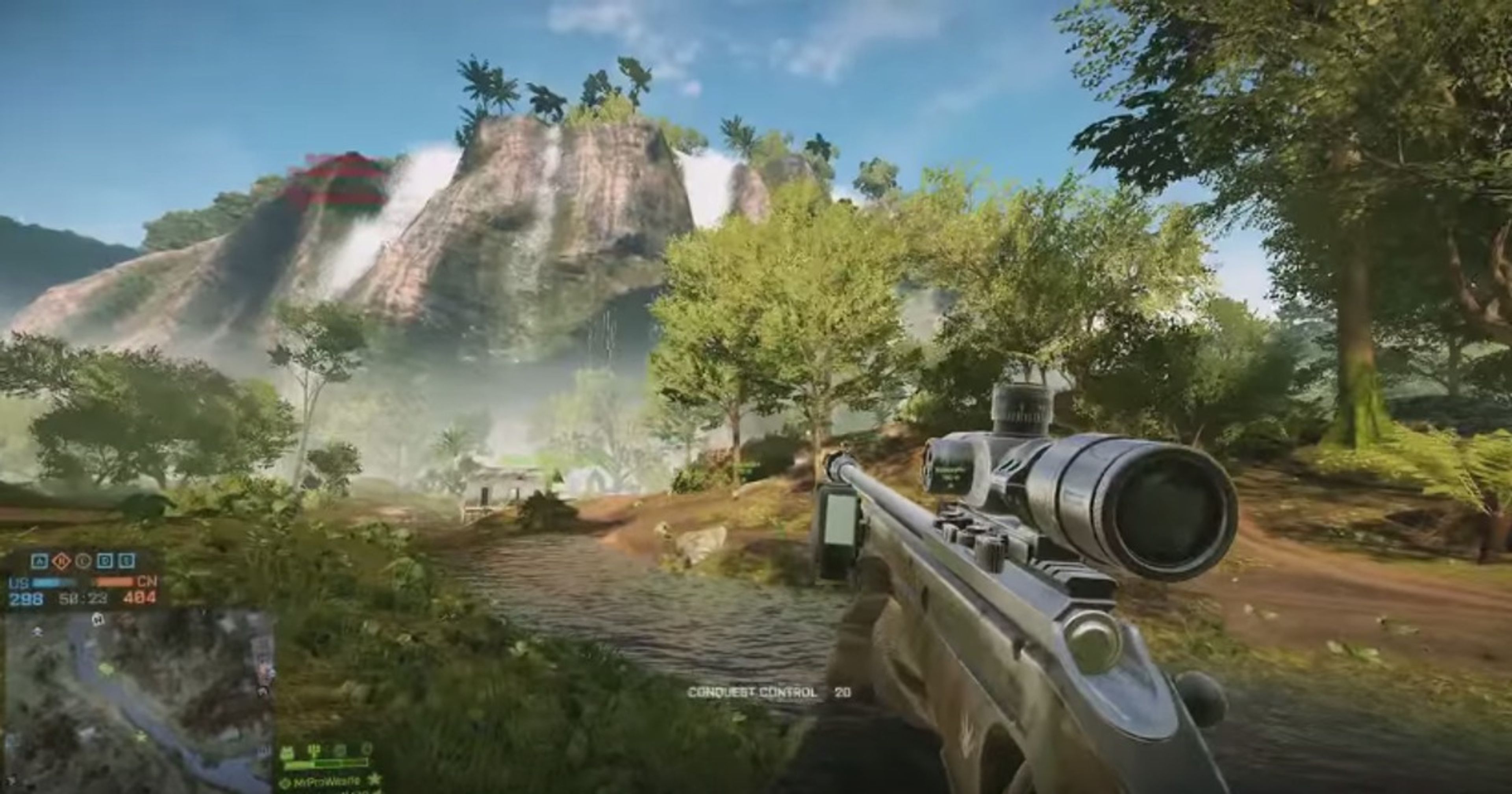This screenshot has width=1512, height=794.
Task: Select the blue flag A objective icon
Action: [x=40, y=562]
